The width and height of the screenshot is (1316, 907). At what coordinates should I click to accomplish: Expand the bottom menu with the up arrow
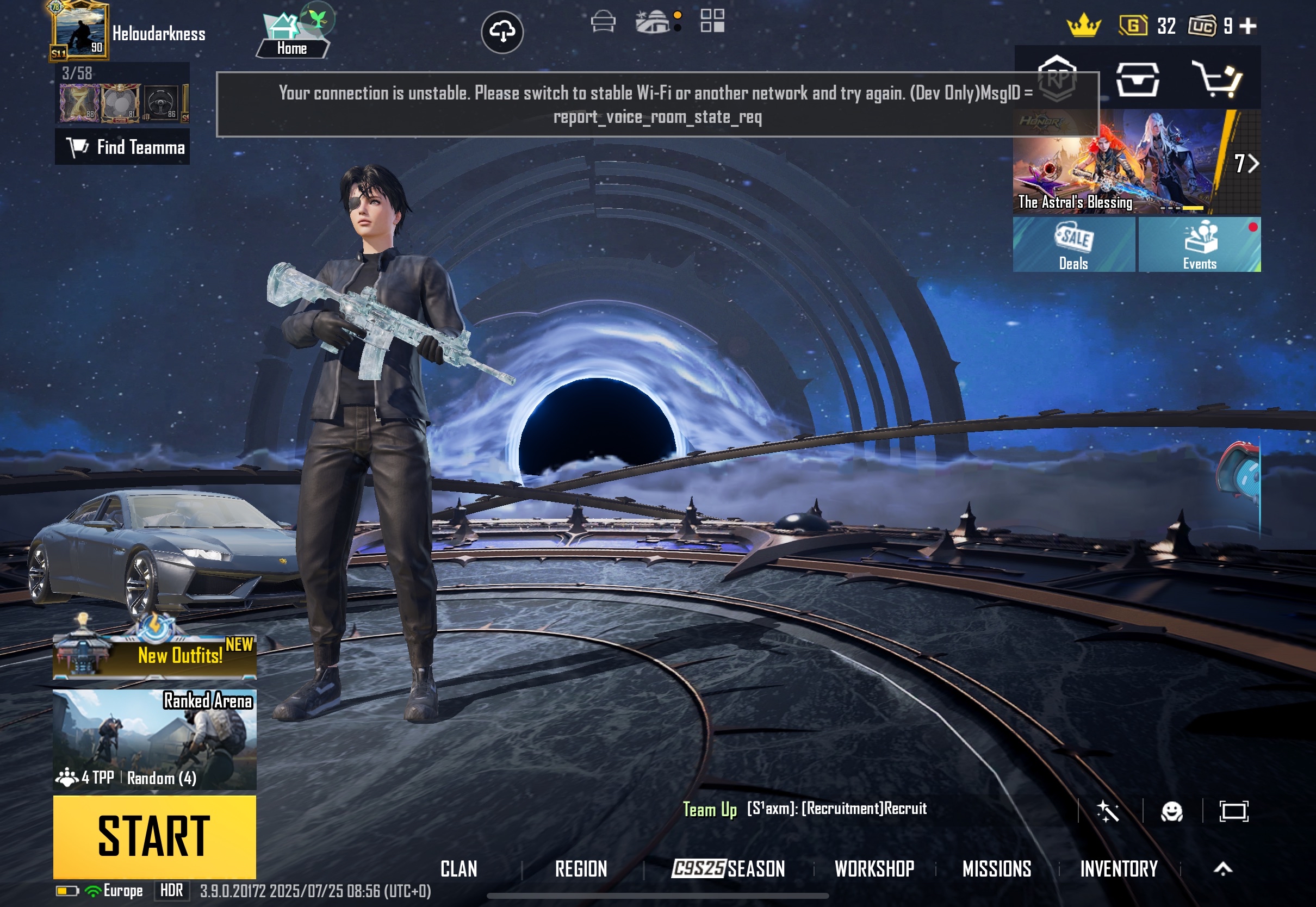[x=1223, y=868]
